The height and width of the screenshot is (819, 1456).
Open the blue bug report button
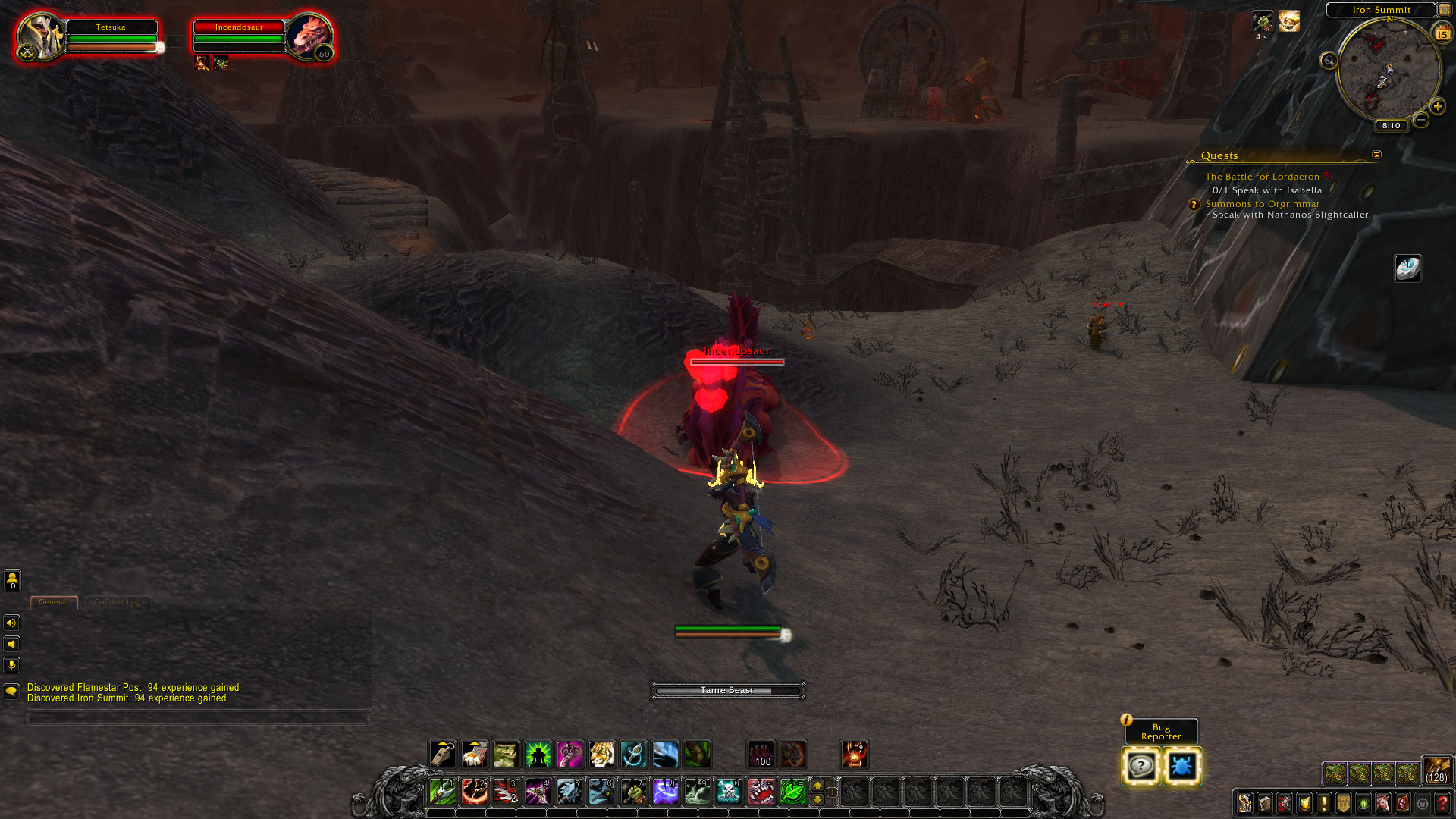1181,767
